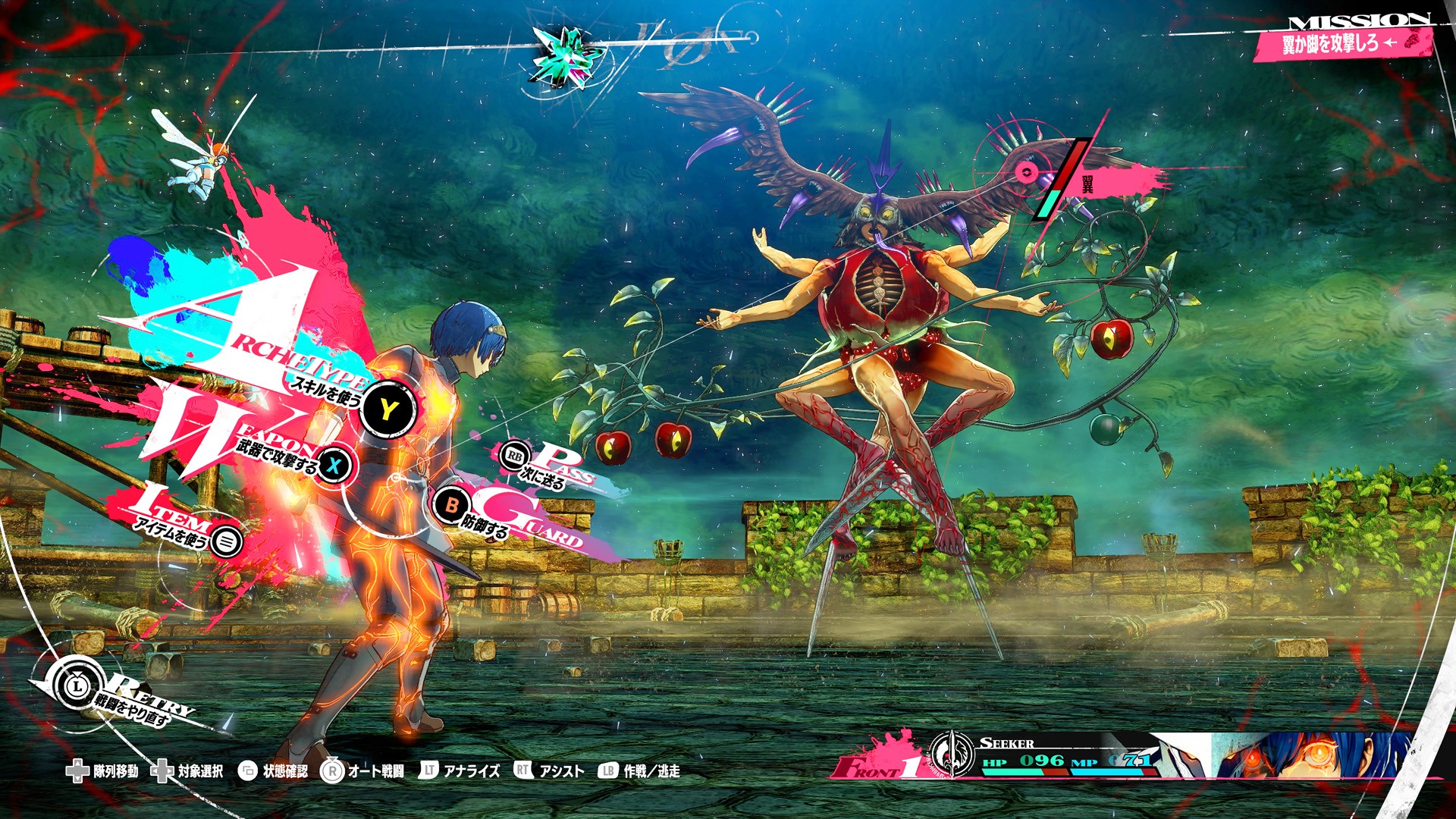Select the Guard command

pos(452,504)
